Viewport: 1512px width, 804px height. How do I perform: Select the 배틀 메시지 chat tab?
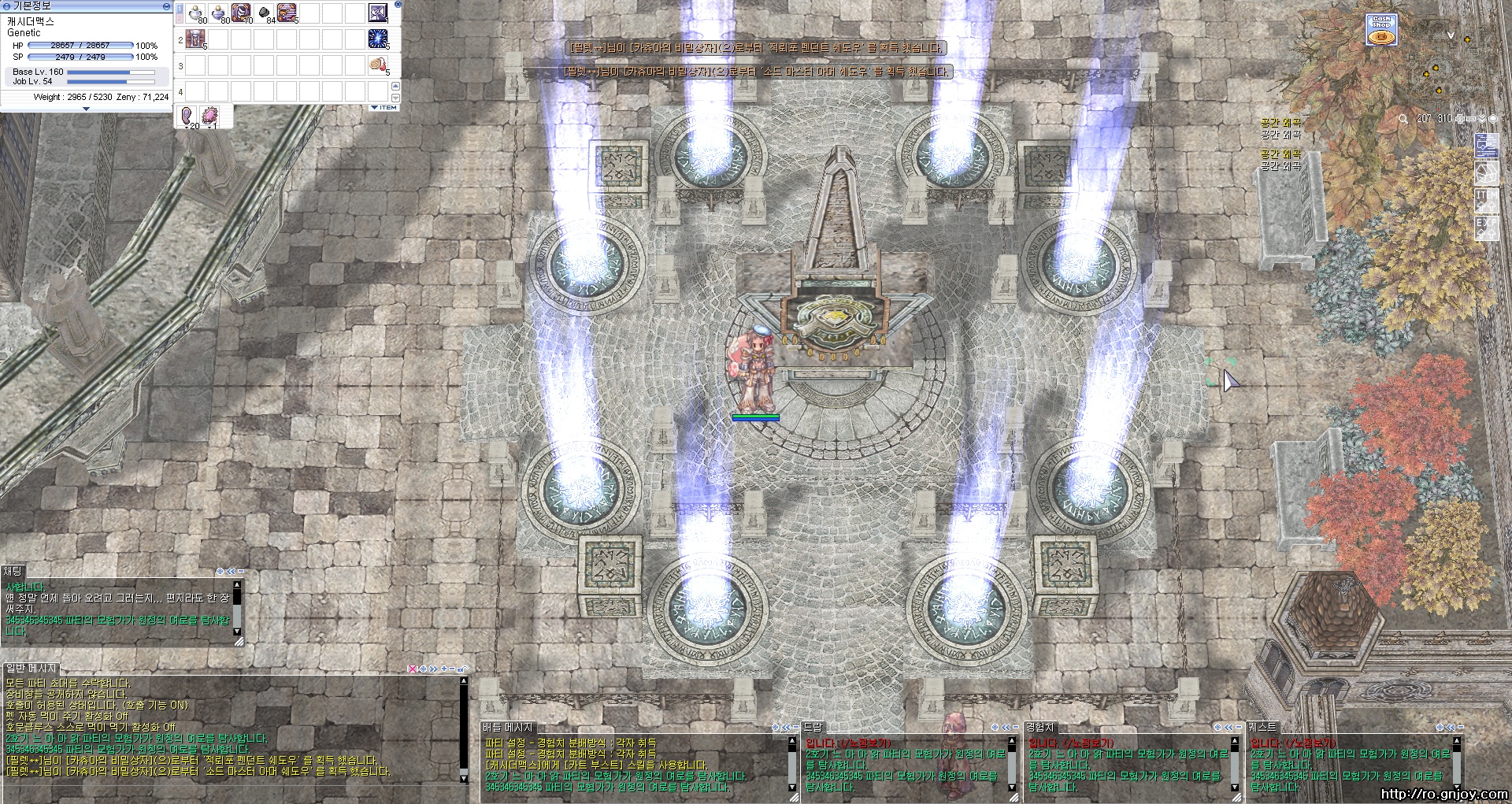pos(509,728)
